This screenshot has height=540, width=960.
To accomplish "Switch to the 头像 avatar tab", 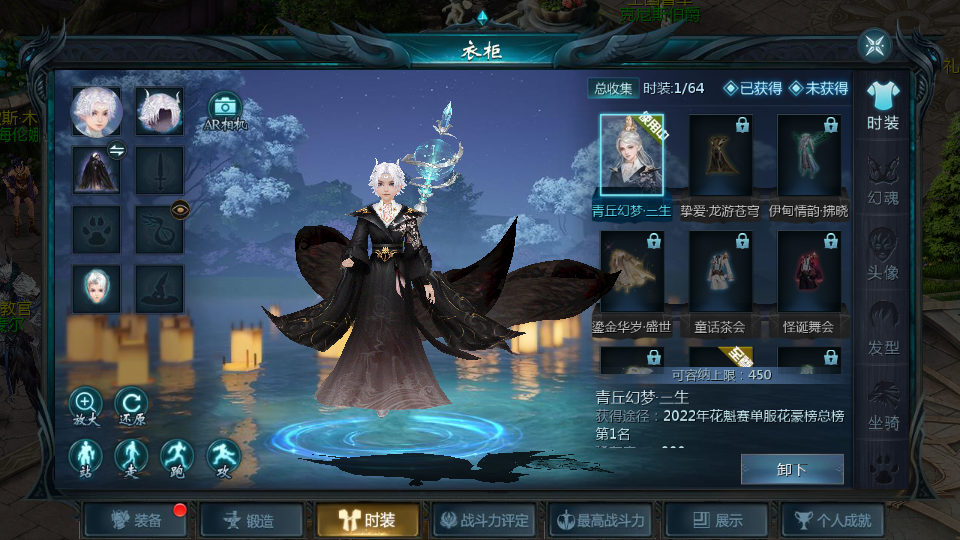I will pyautogui.click(x=882, y=255).
